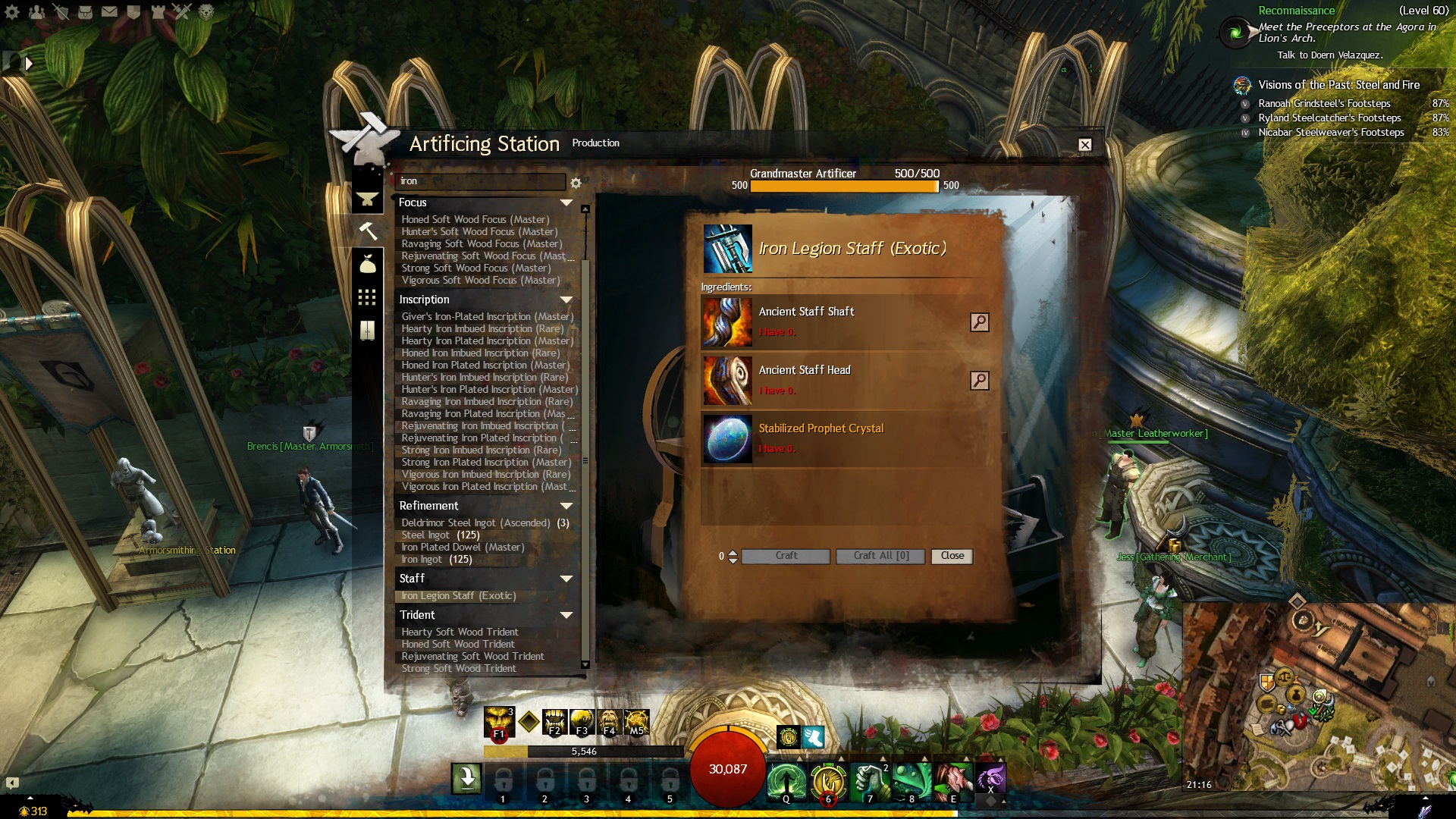
Task: Click the Craft button
Action: click(786, 556)
